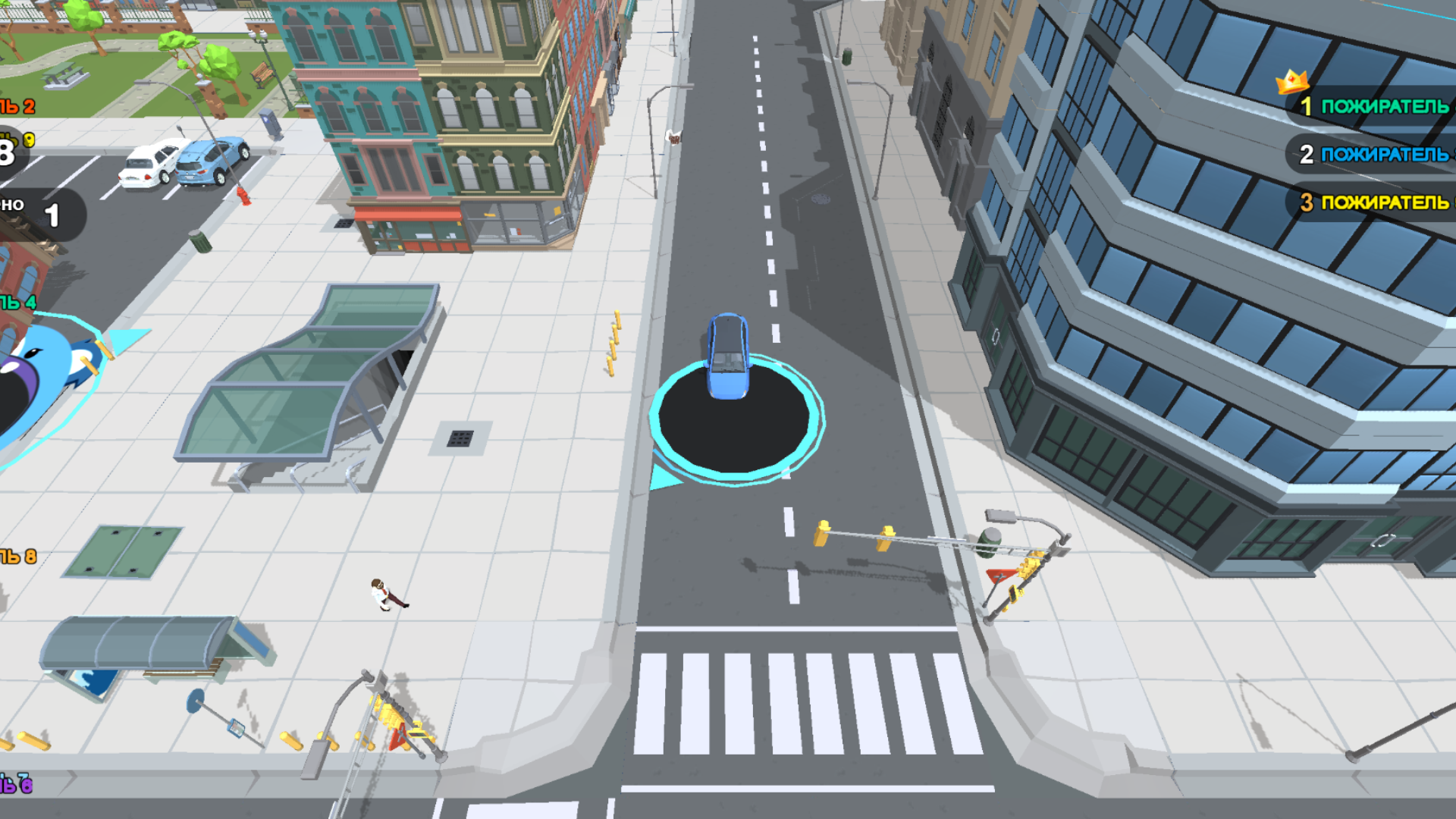Click the white car in the parking lot
Viewport: 1456px width, 819px height.
click(150, 163)
